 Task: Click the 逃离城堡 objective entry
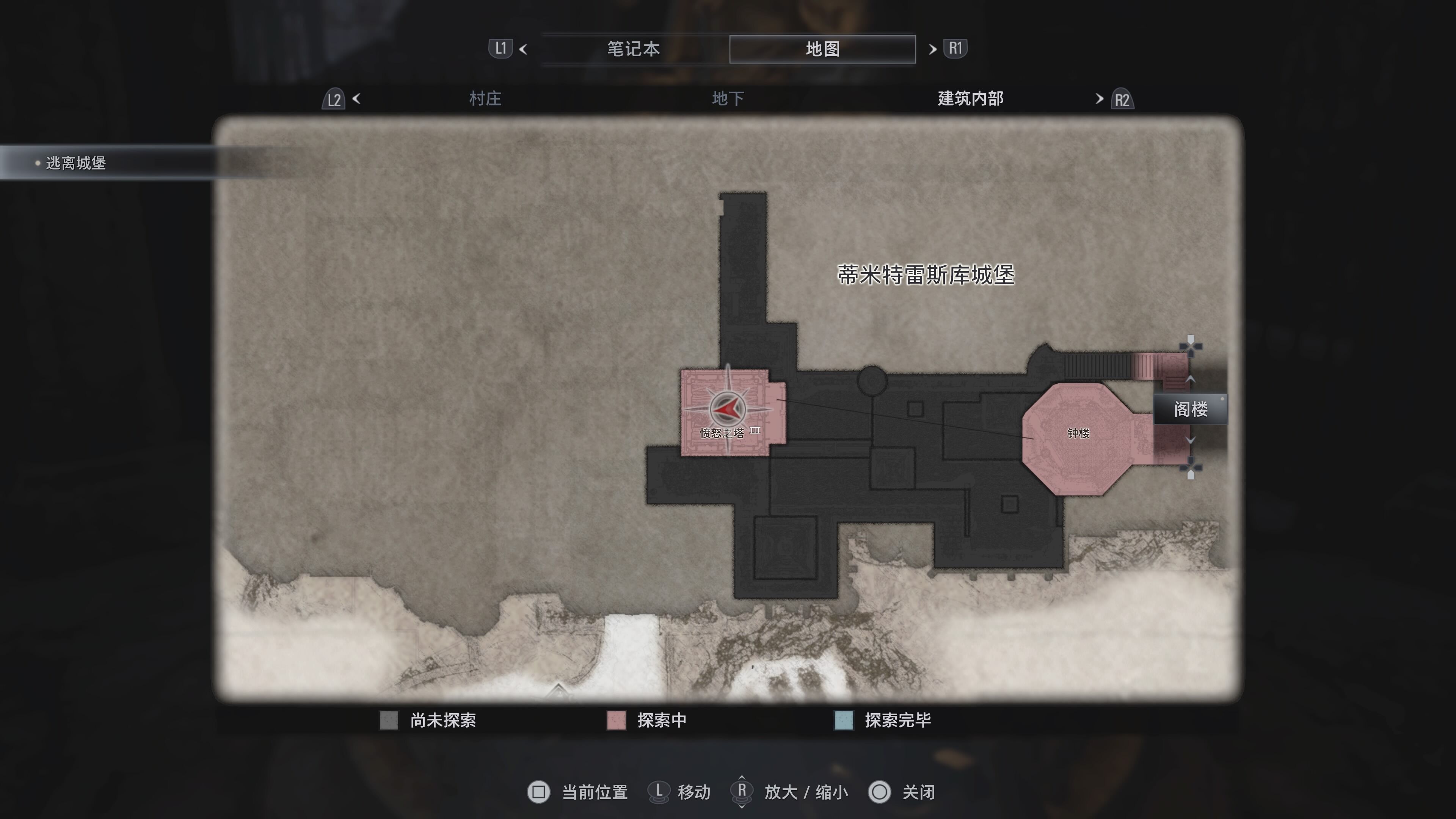76,163
